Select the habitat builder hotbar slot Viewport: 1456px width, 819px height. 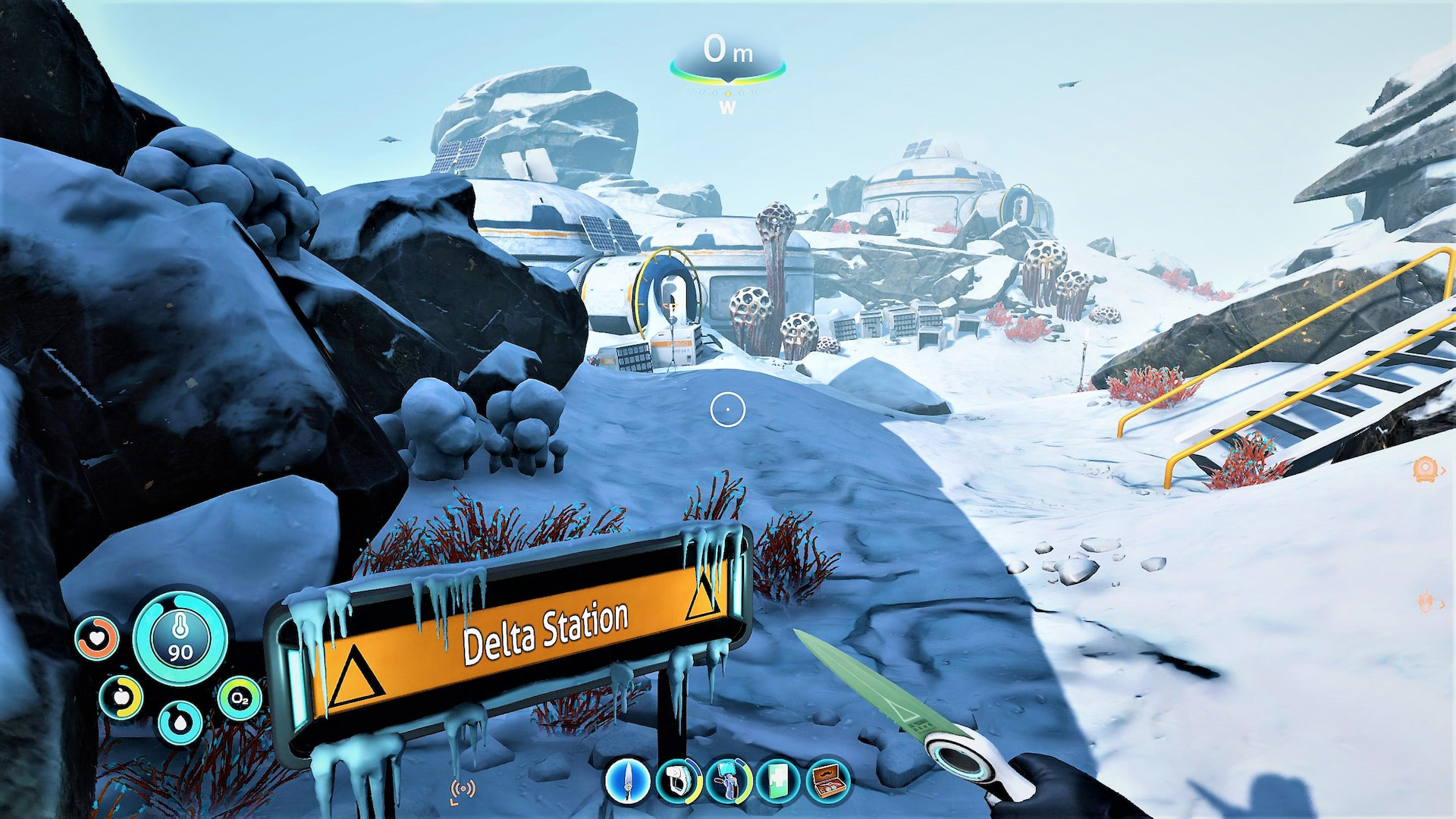tap(727, 780)
